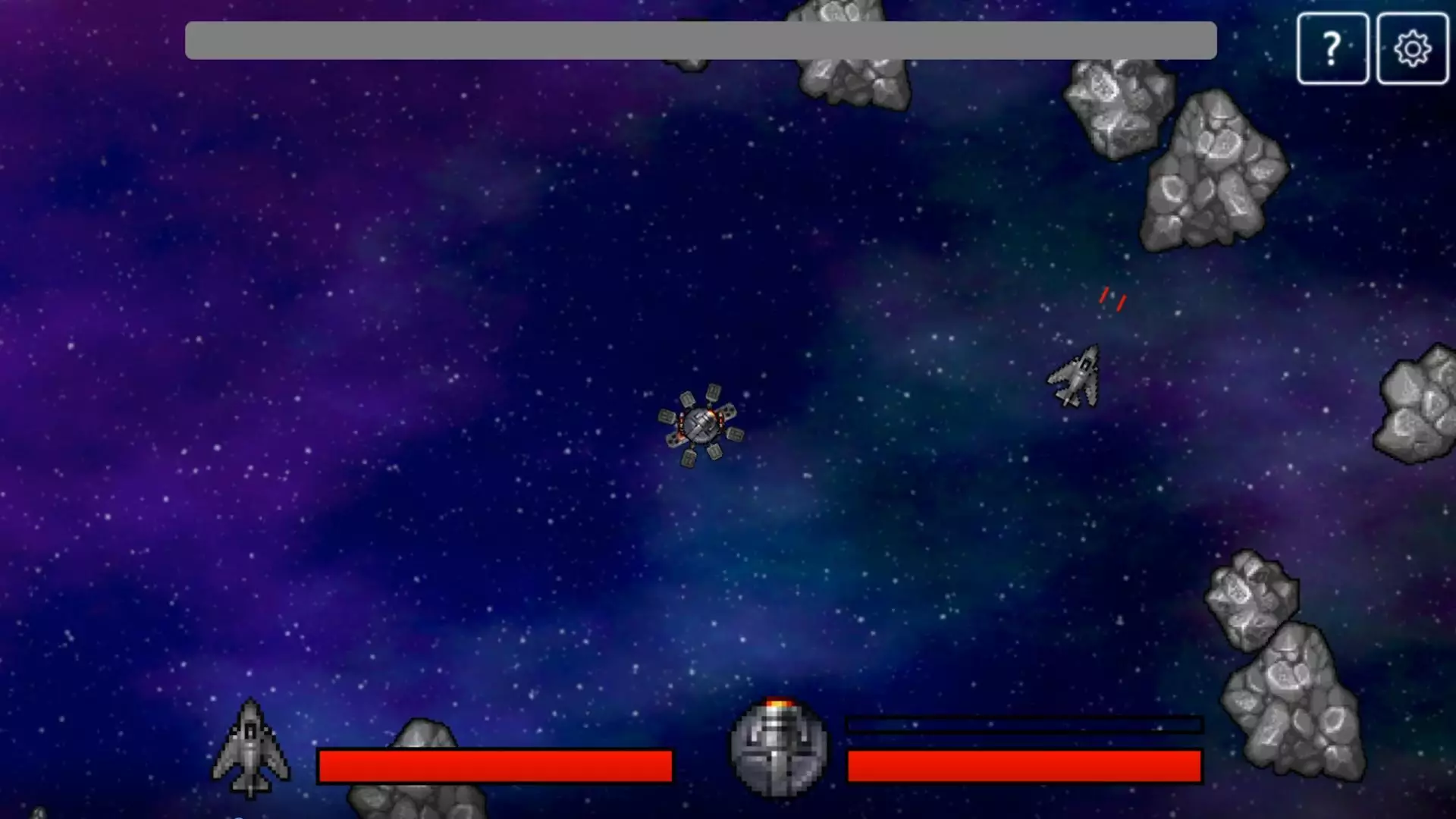Click the empty dark bar above the right health bar

pyautogui.click(x=1024, y=724)
